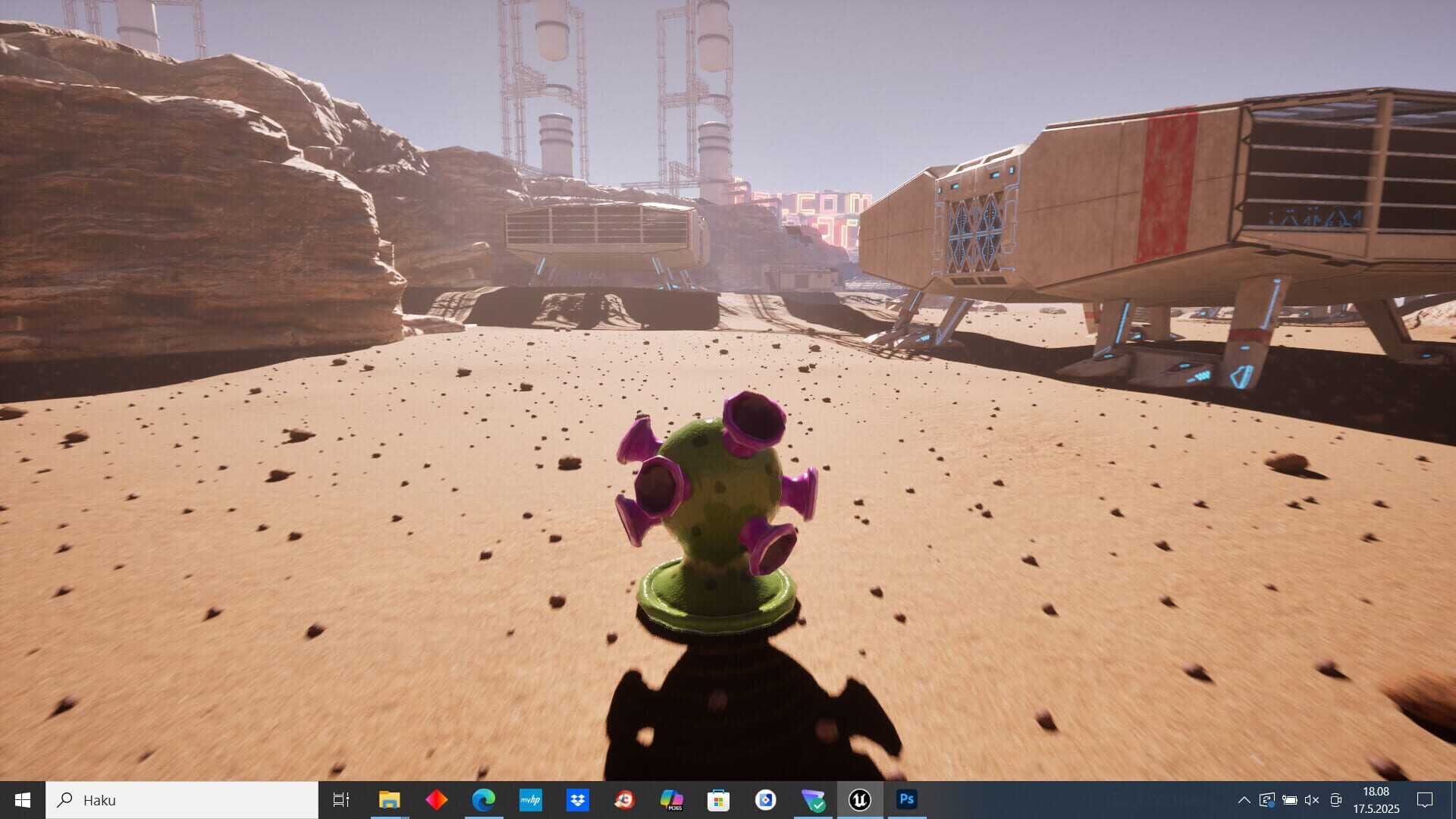The width and height of the screenshot is (1456, 819).
Task: Open Microsoft Edge
Action: click(483, 799)
